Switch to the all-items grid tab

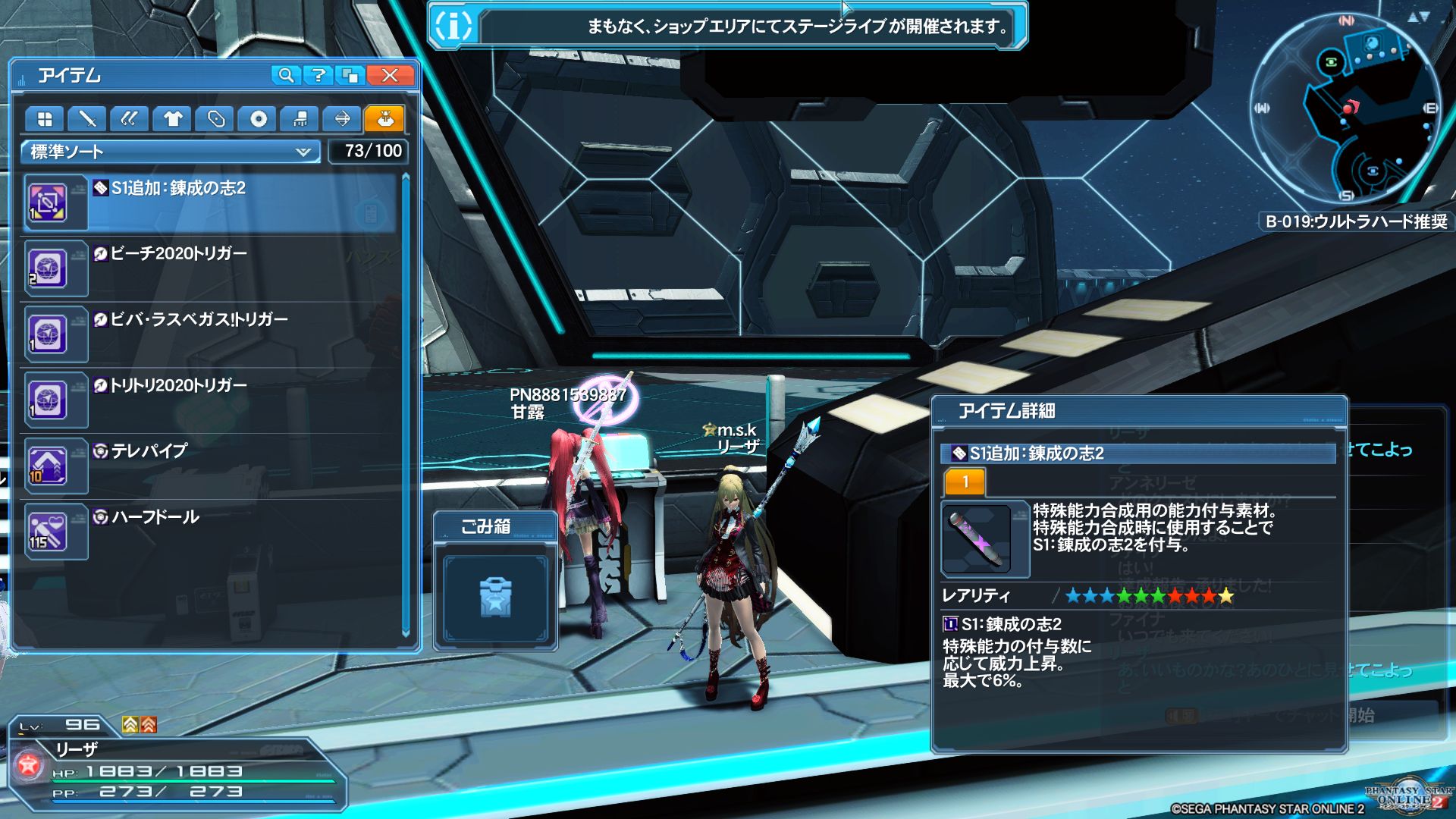pyautogui.click(x=45, y=119)
